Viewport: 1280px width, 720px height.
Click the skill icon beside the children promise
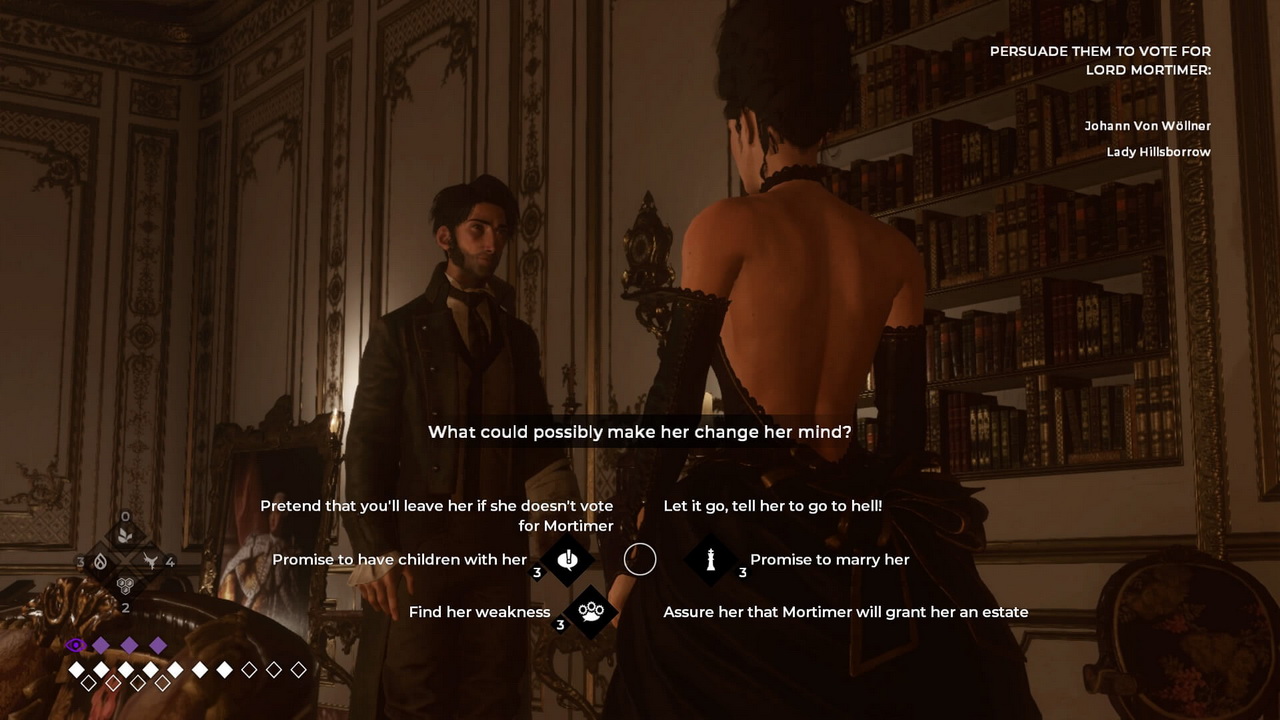coord(568,560)
